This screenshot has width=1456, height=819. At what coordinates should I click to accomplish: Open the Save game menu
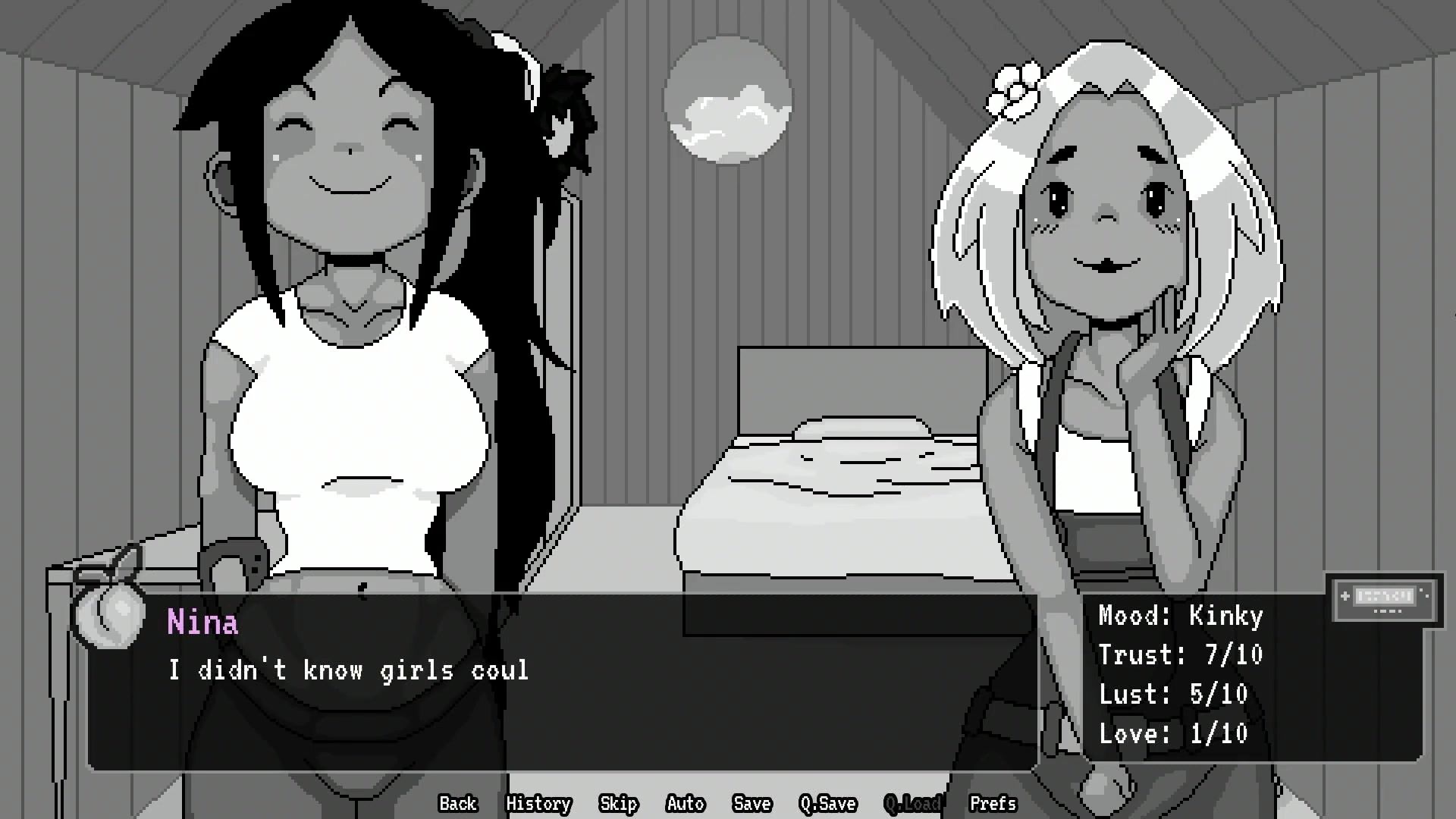pyautogui.click(x=752, y=803)
